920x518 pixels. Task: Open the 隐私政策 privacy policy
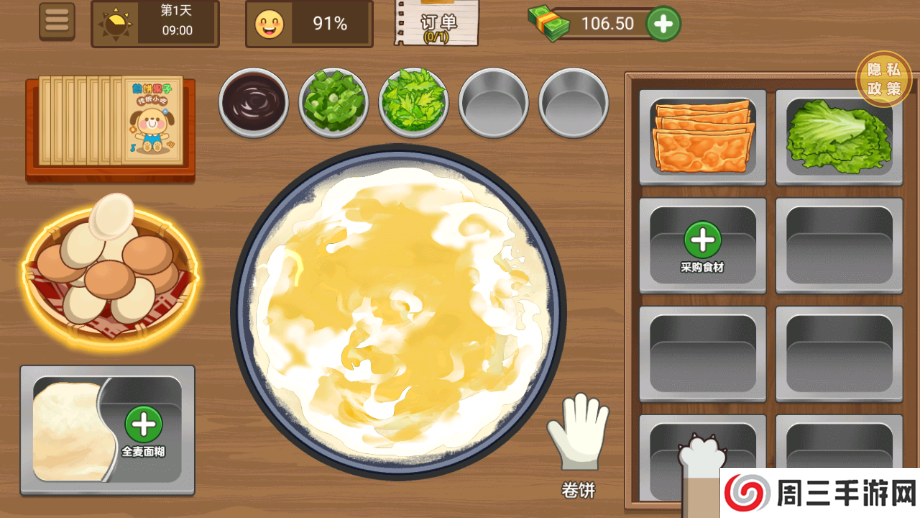tap(883, 79)
